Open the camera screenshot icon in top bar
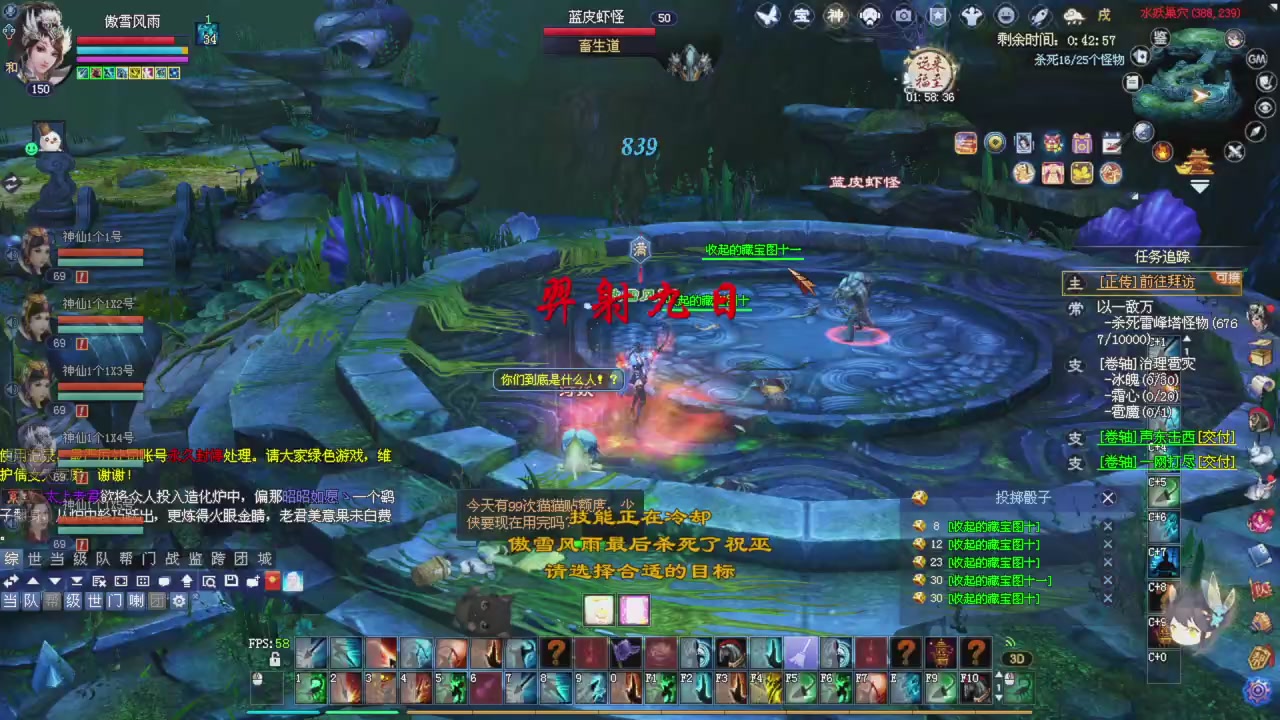This screenshot has height=720, width=1280. pos(903,15)
